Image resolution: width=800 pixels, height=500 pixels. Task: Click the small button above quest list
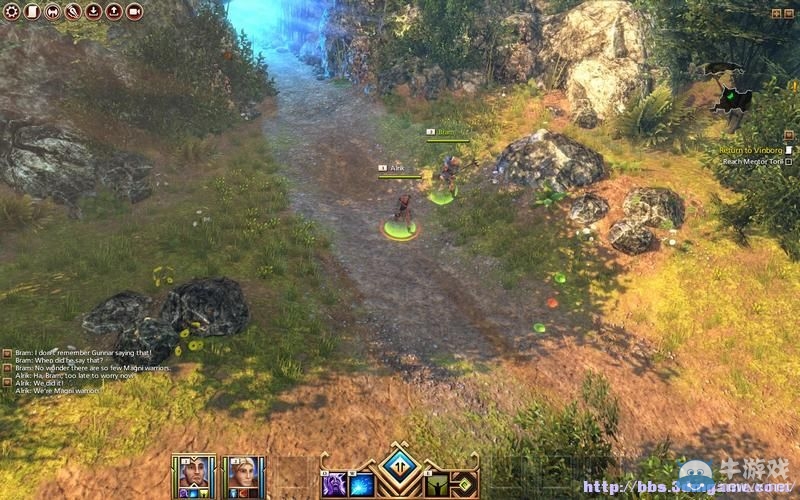coord(788,137)
